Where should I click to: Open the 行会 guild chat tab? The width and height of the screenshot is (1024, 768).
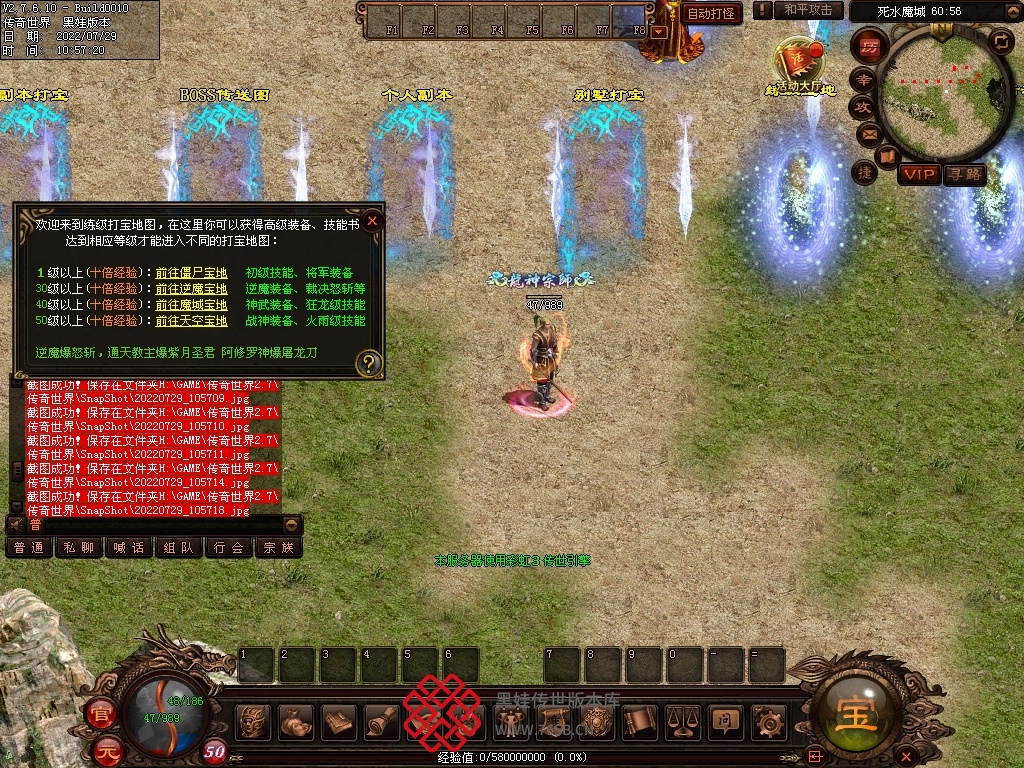229,547
